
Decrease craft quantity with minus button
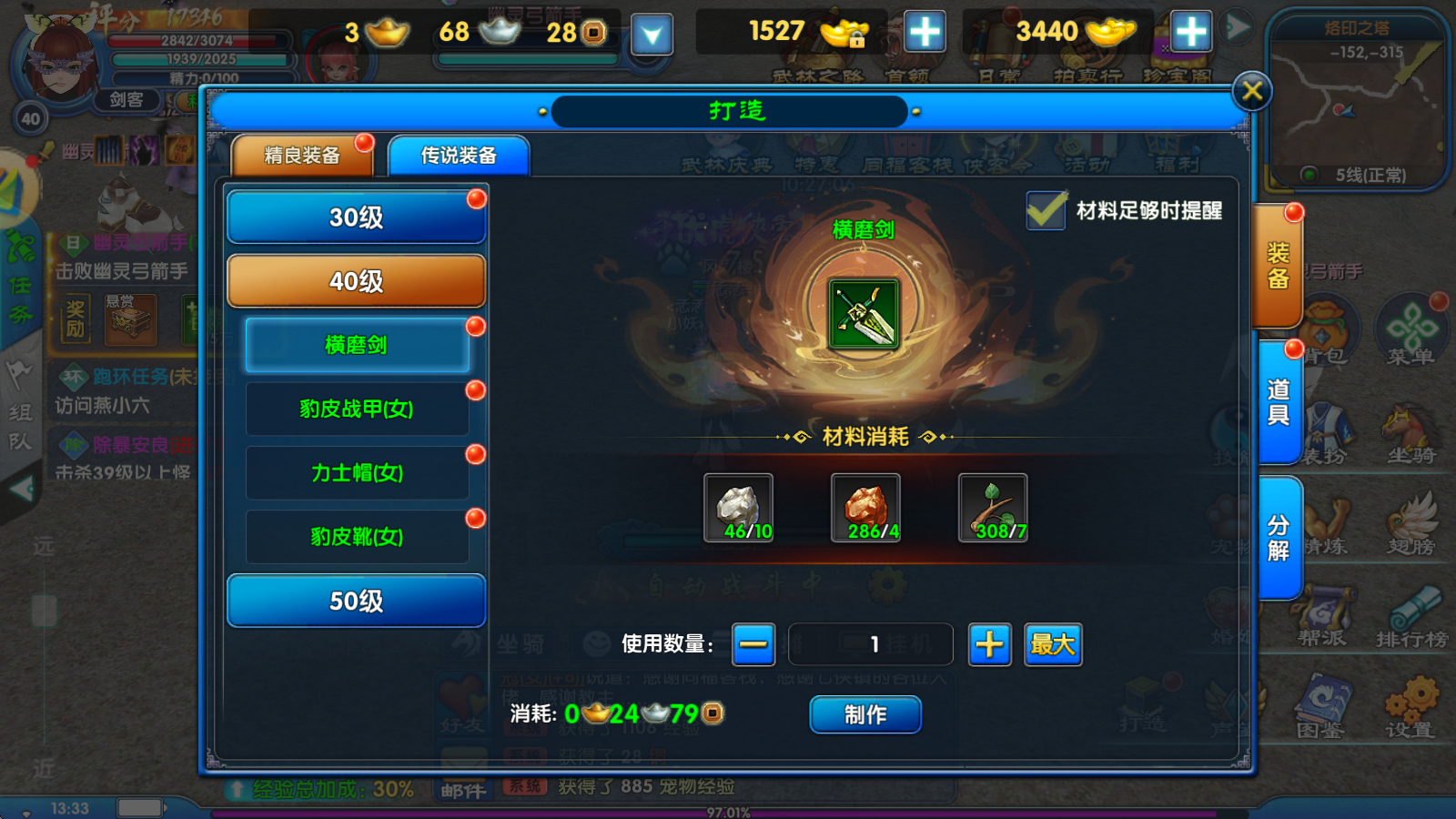coord(753,644)
